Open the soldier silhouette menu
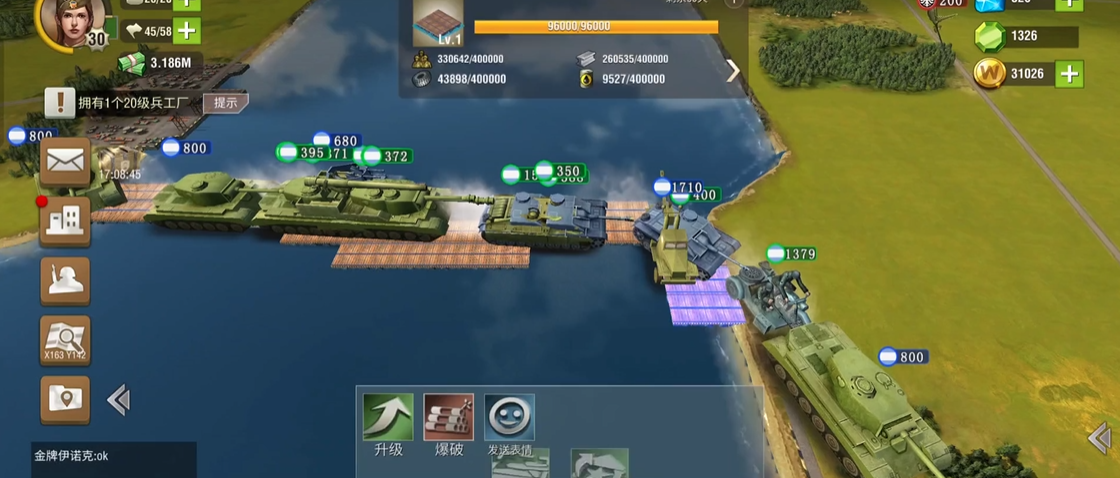Image resolution: width=1120 pixels, height=478 pixels. (x=65, y=280)
